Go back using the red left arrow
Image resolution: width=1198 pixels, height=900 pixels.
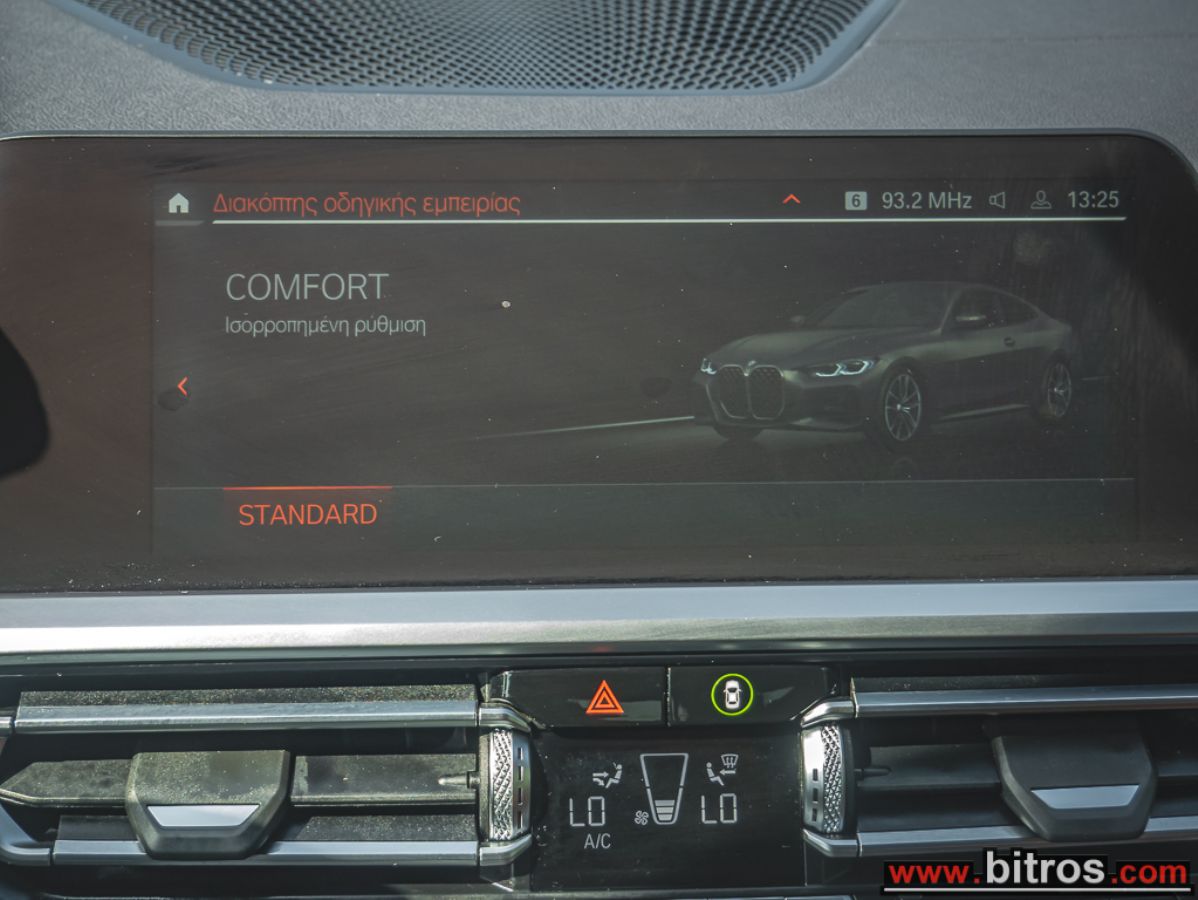pos(182,386)
